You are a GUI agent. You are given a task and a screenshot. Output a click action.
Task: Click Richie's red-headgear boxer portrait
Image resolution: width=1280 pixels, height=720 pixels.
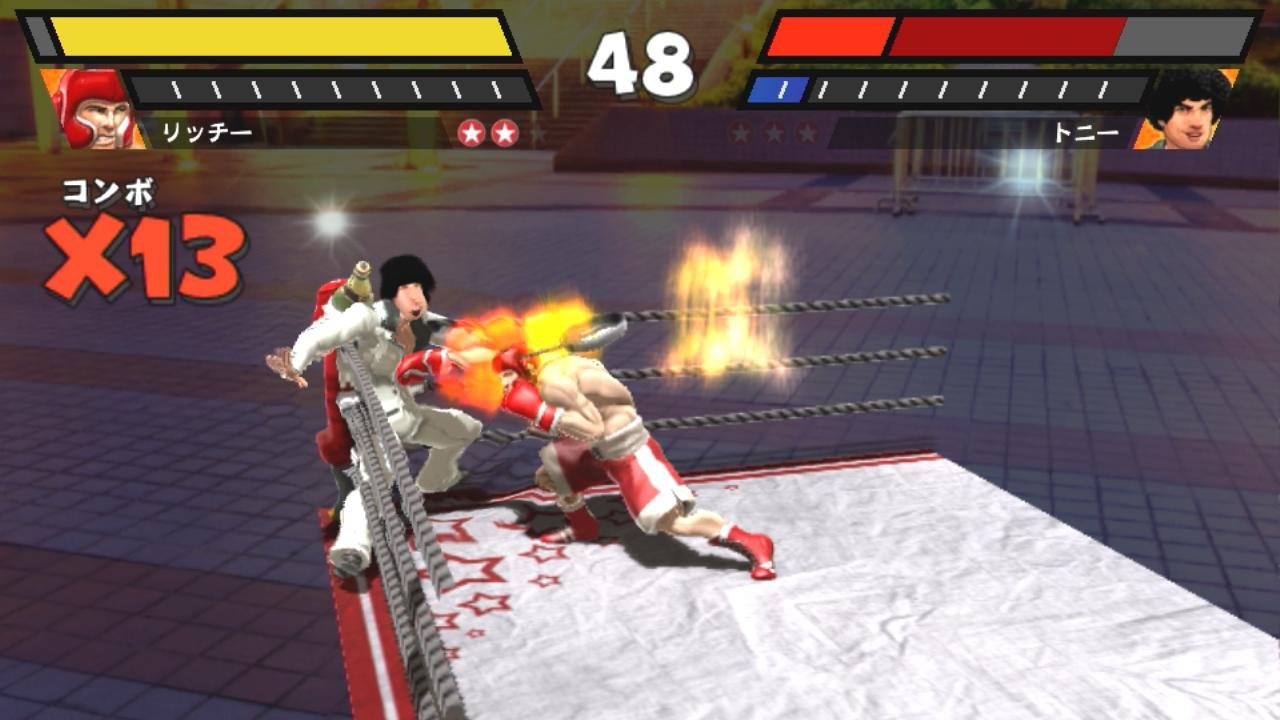[92, 108]
